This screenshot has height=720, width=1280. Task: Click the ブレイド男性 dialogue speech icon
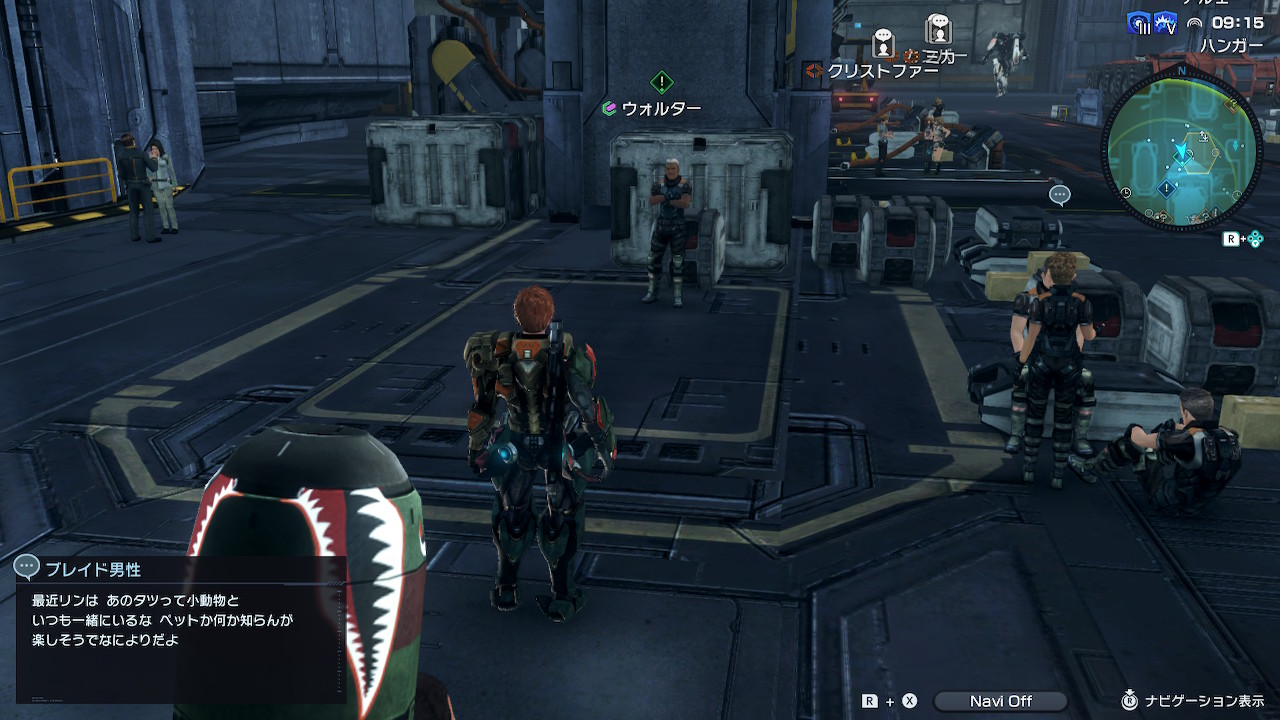(27, 568)
